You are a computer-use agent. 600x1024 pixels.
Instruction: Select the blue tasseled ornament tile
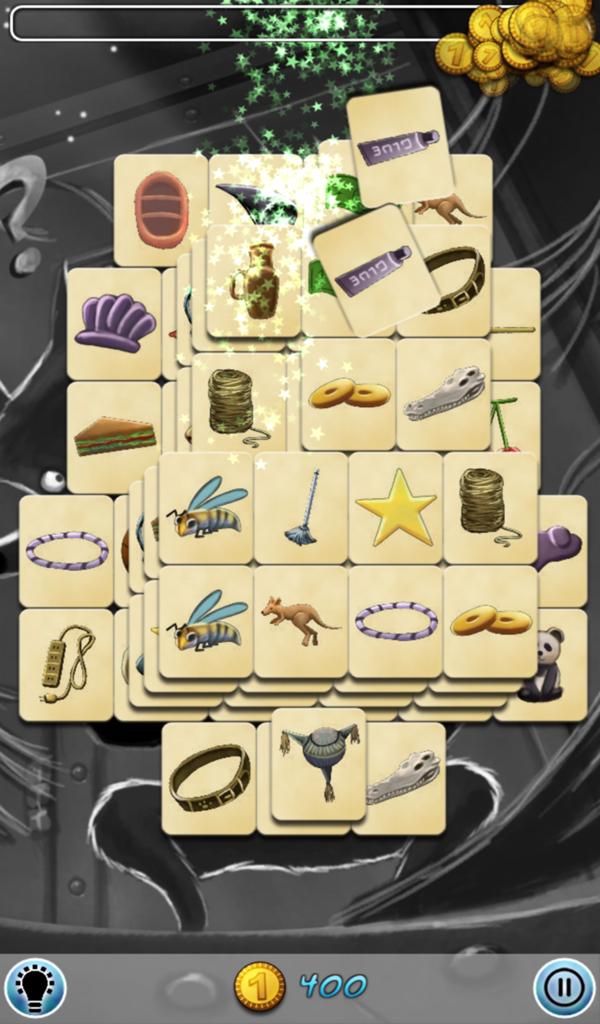319,762
